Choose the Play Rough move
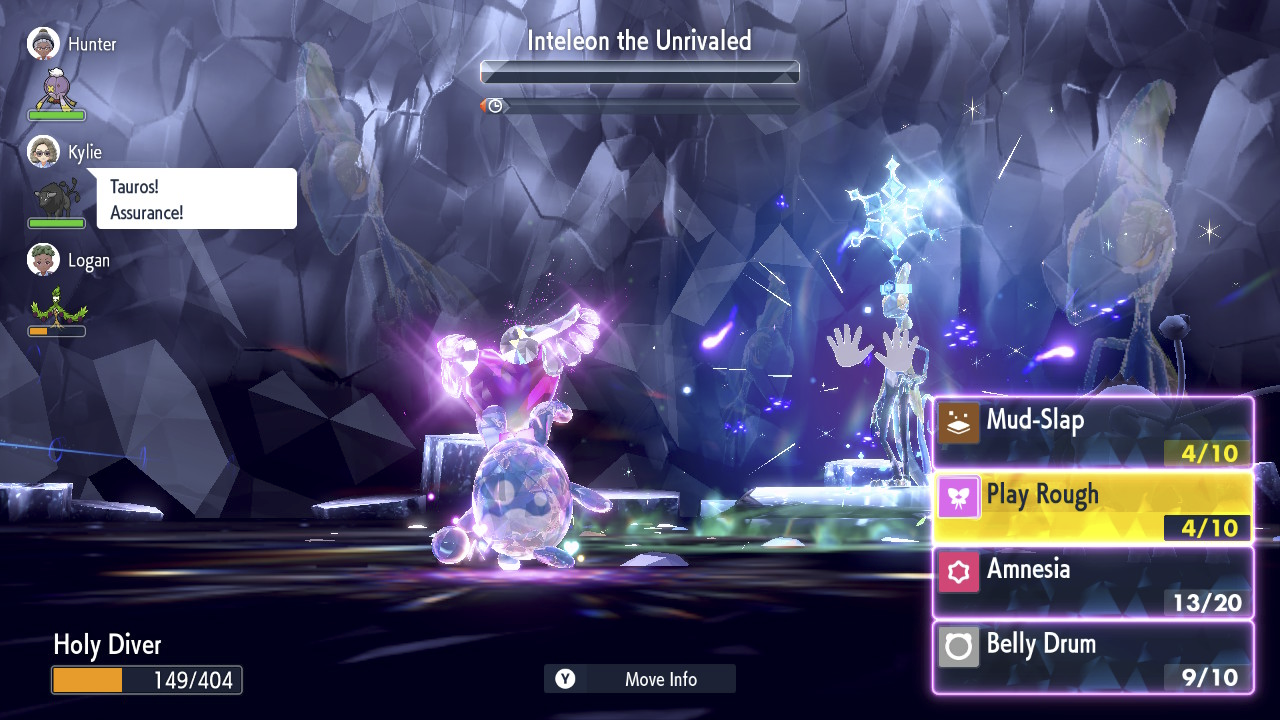Viewport: 1280px width, 720px height. 1092,507
